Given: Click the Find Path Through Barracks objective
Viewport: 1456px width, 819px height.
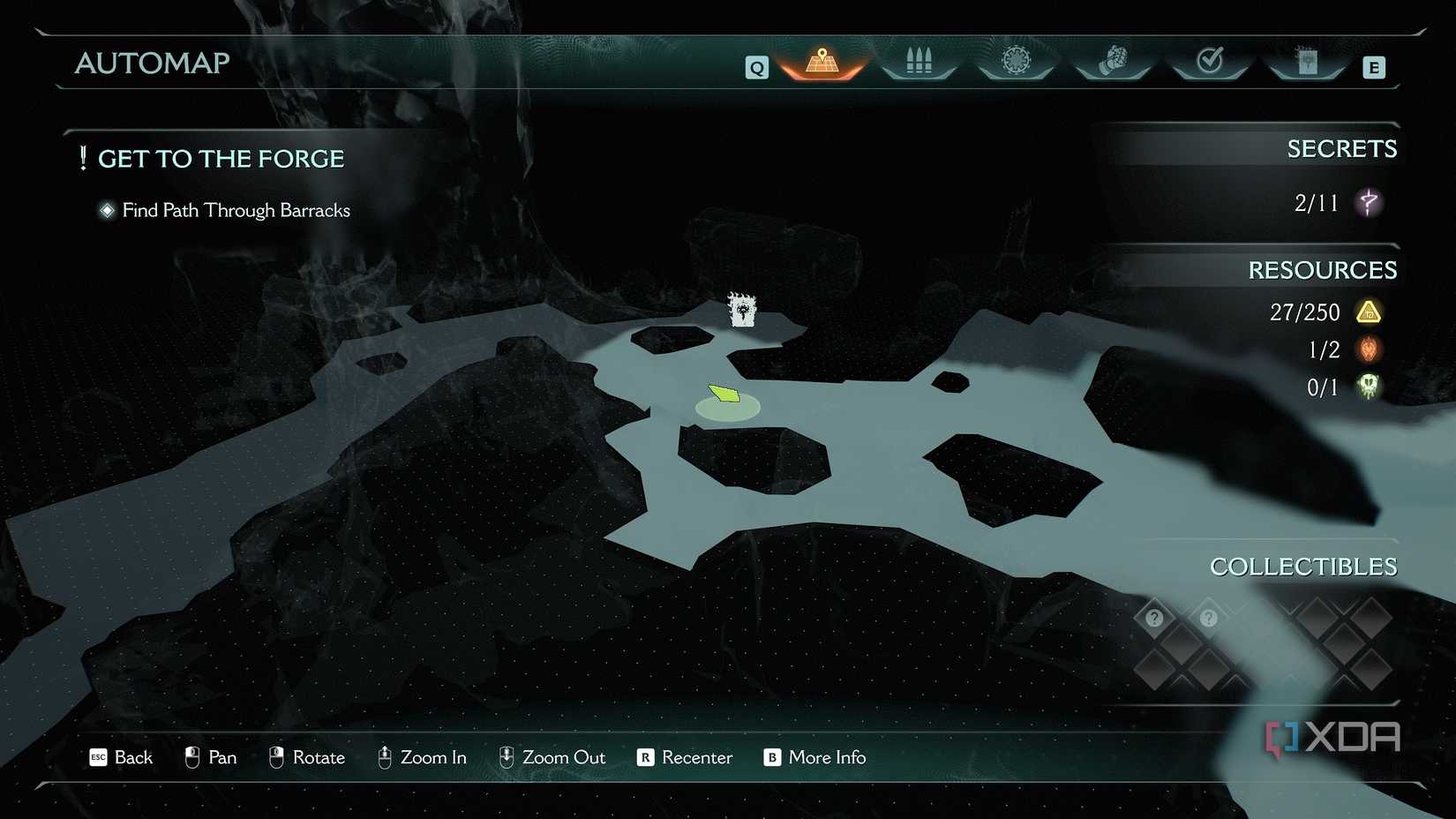Looking at the screenshot, I should pos(236,210).
